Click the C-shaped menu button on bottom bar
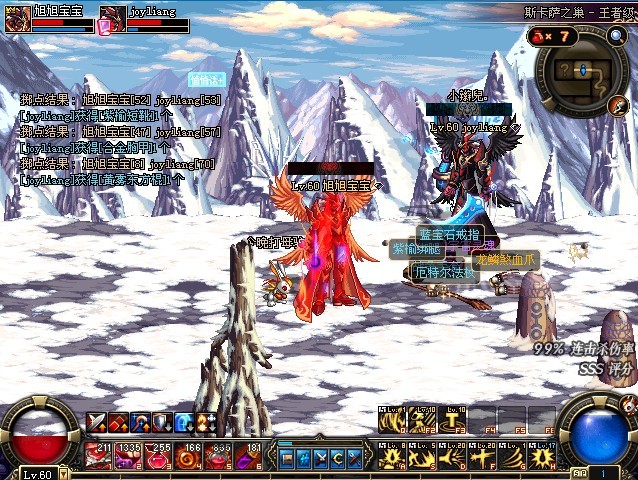The height and width of the screenshot is (480, 638). tap(337, 459)
